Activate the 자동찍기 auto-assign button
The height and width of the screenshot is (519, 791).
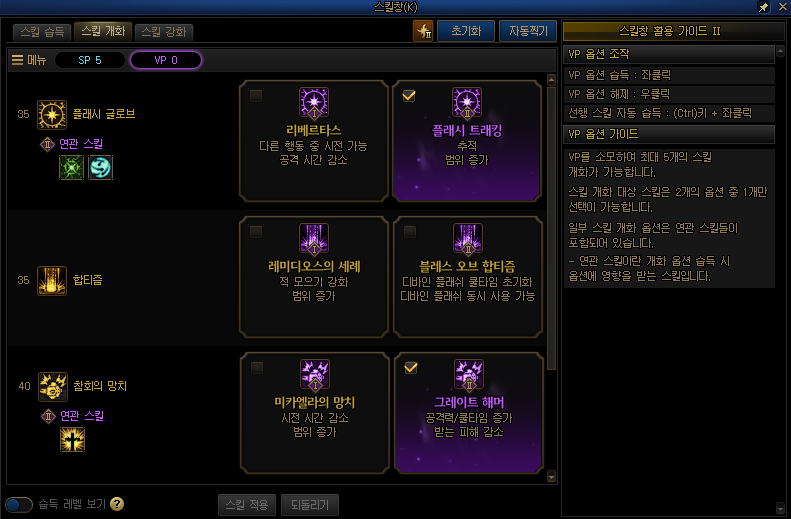pyautogui.click(x=526, y=31)
